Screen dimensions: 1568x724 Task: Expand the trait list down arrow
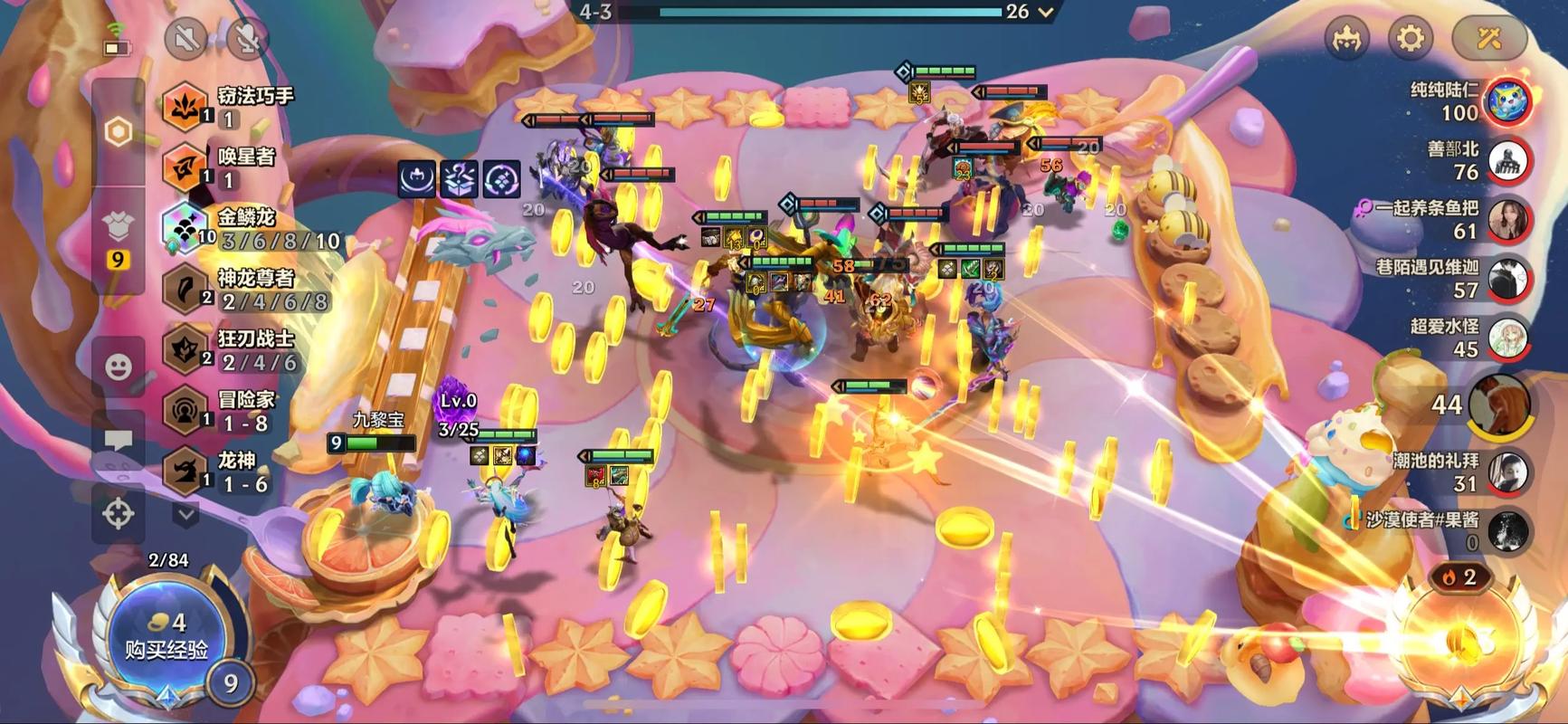tap(185, 515)
